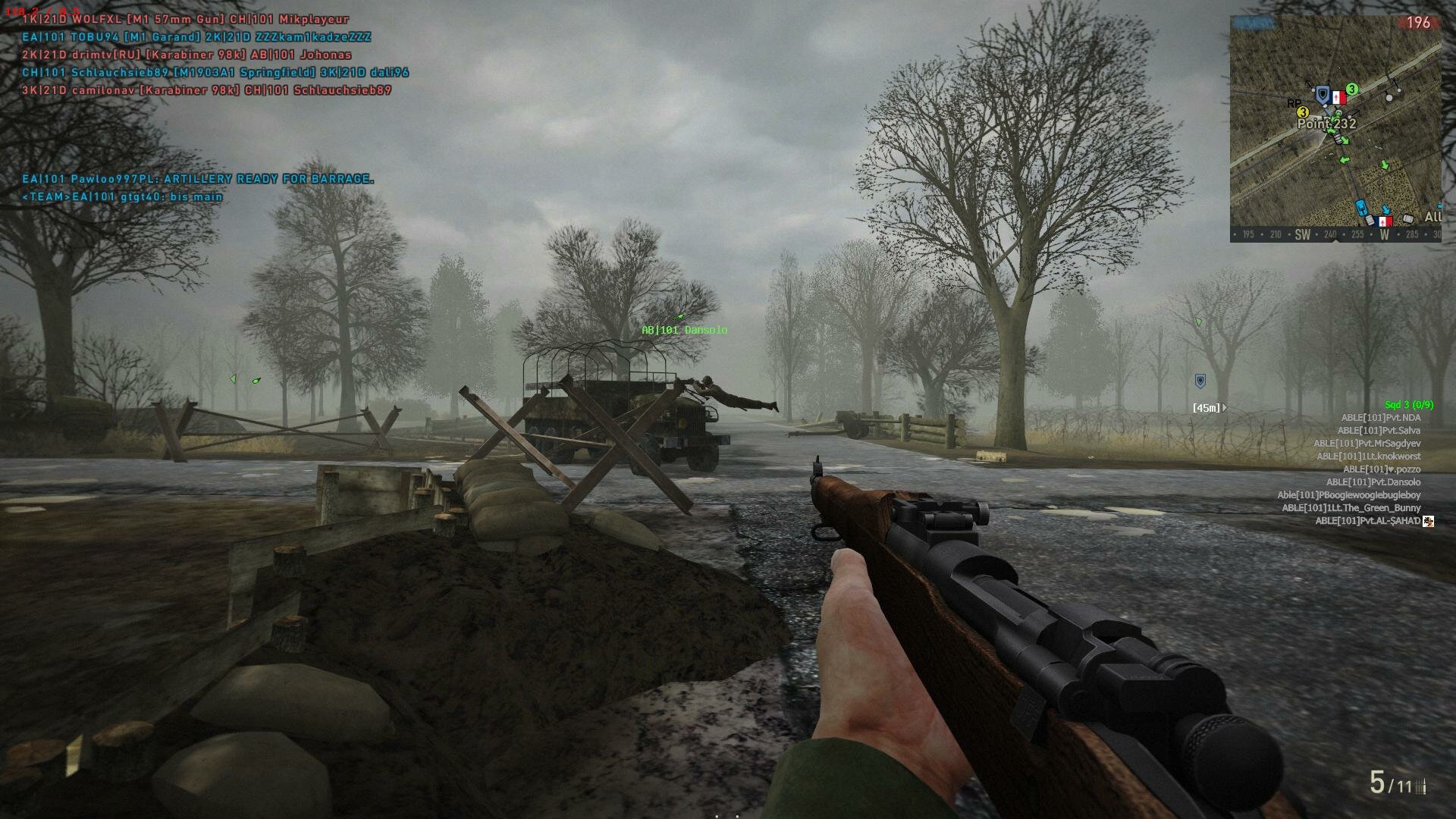Click the Pvt.AL-ŞAHAD squad row

point(1367,521)
